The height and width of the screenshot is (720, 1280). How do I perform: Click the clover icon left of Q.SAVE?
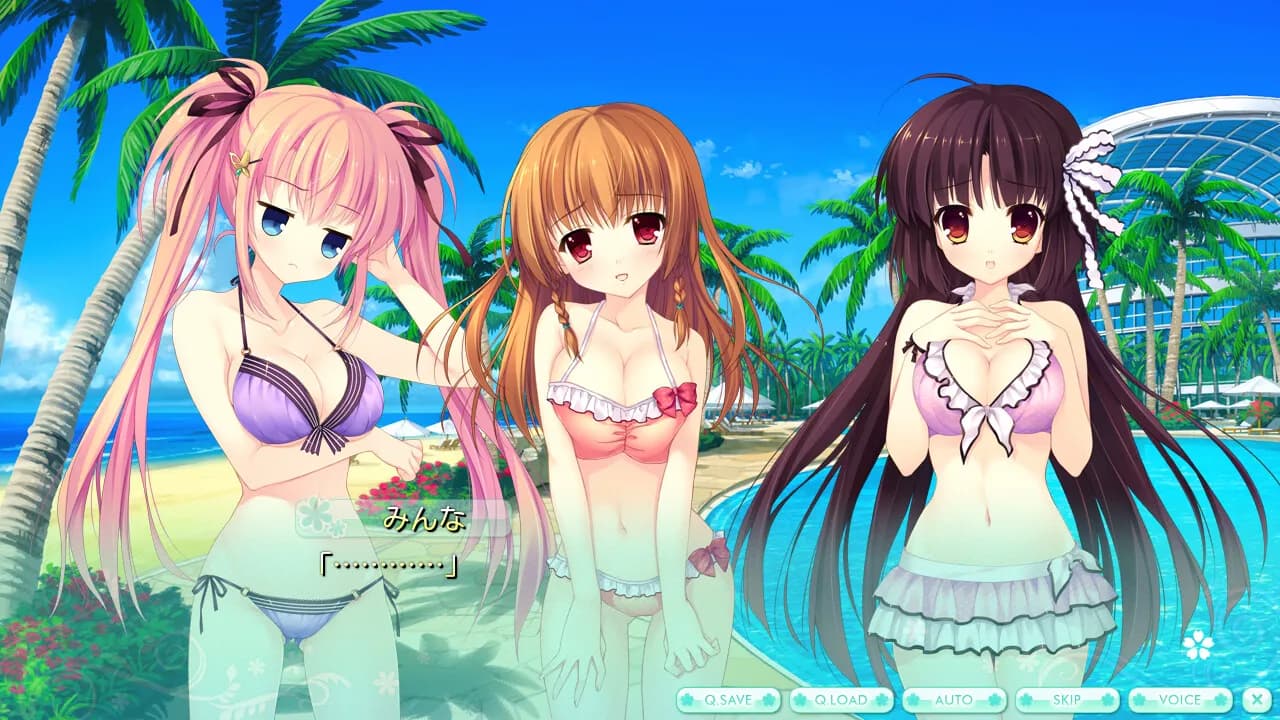click(x=686, y=700)
